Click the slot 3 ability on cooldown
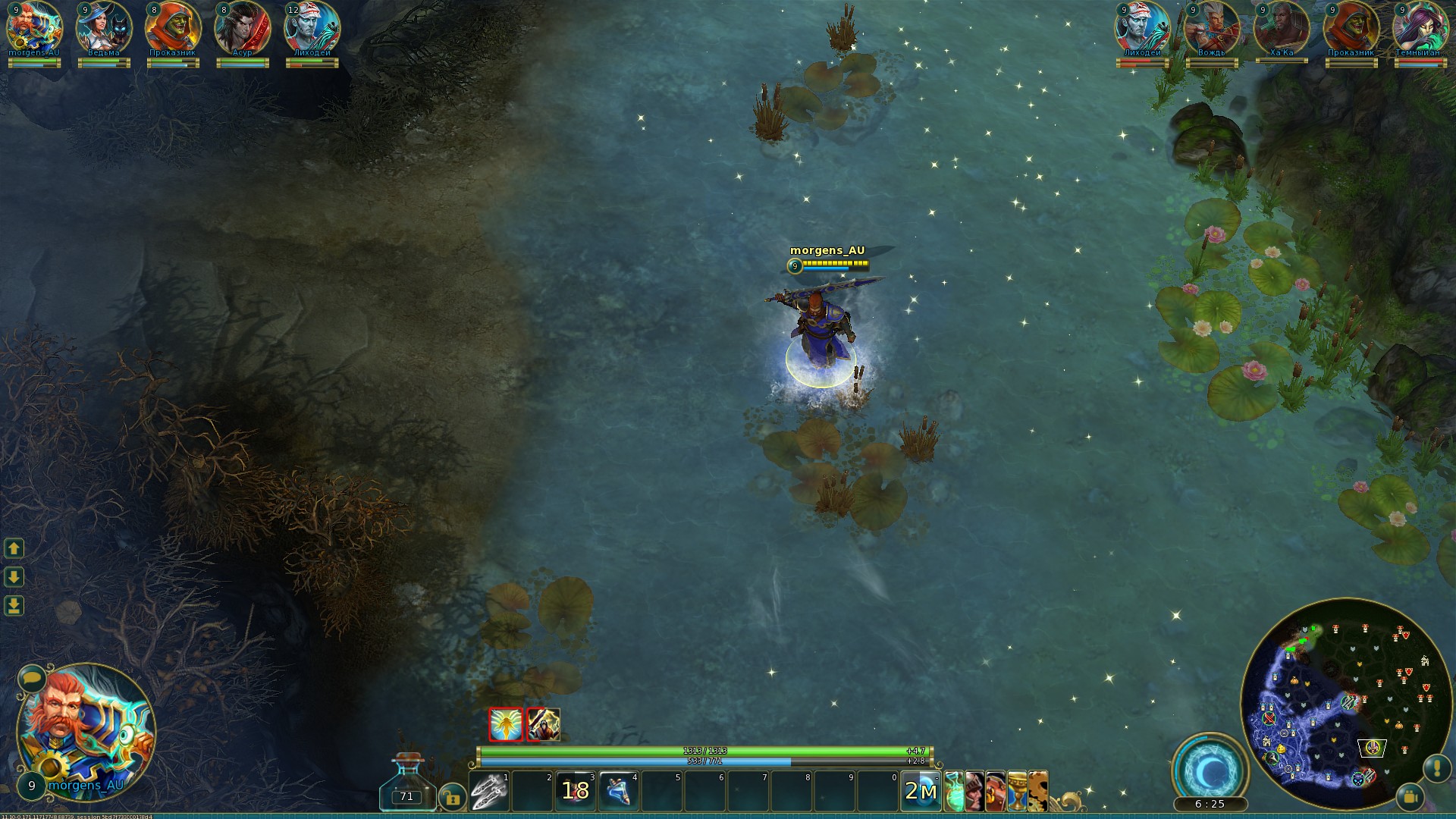Screen dimensions: 1456x819 pyautogui.click(x=576, y=792)
